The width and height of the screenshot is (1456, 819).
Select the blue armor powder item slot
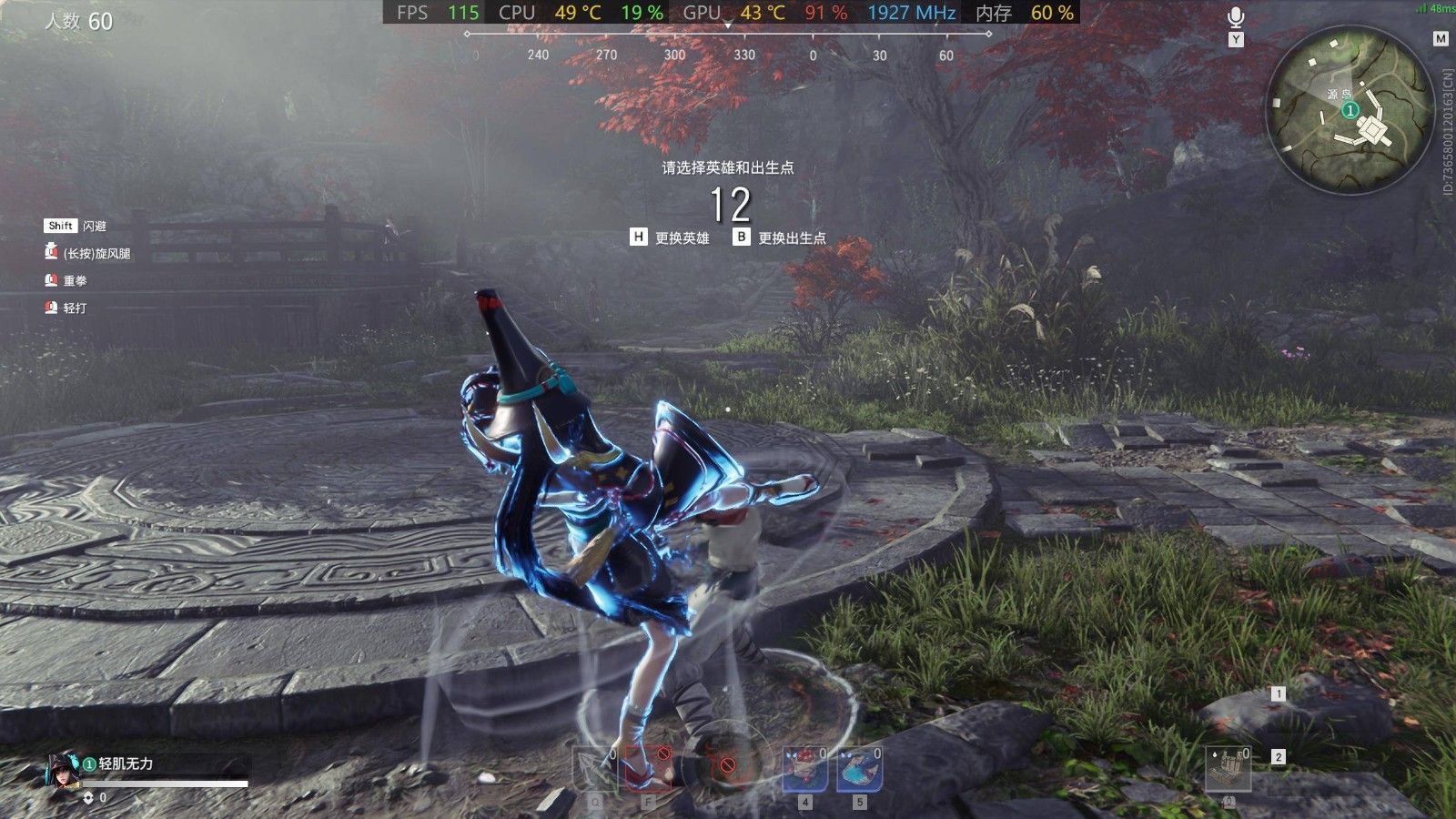click(x=859, y=771)
